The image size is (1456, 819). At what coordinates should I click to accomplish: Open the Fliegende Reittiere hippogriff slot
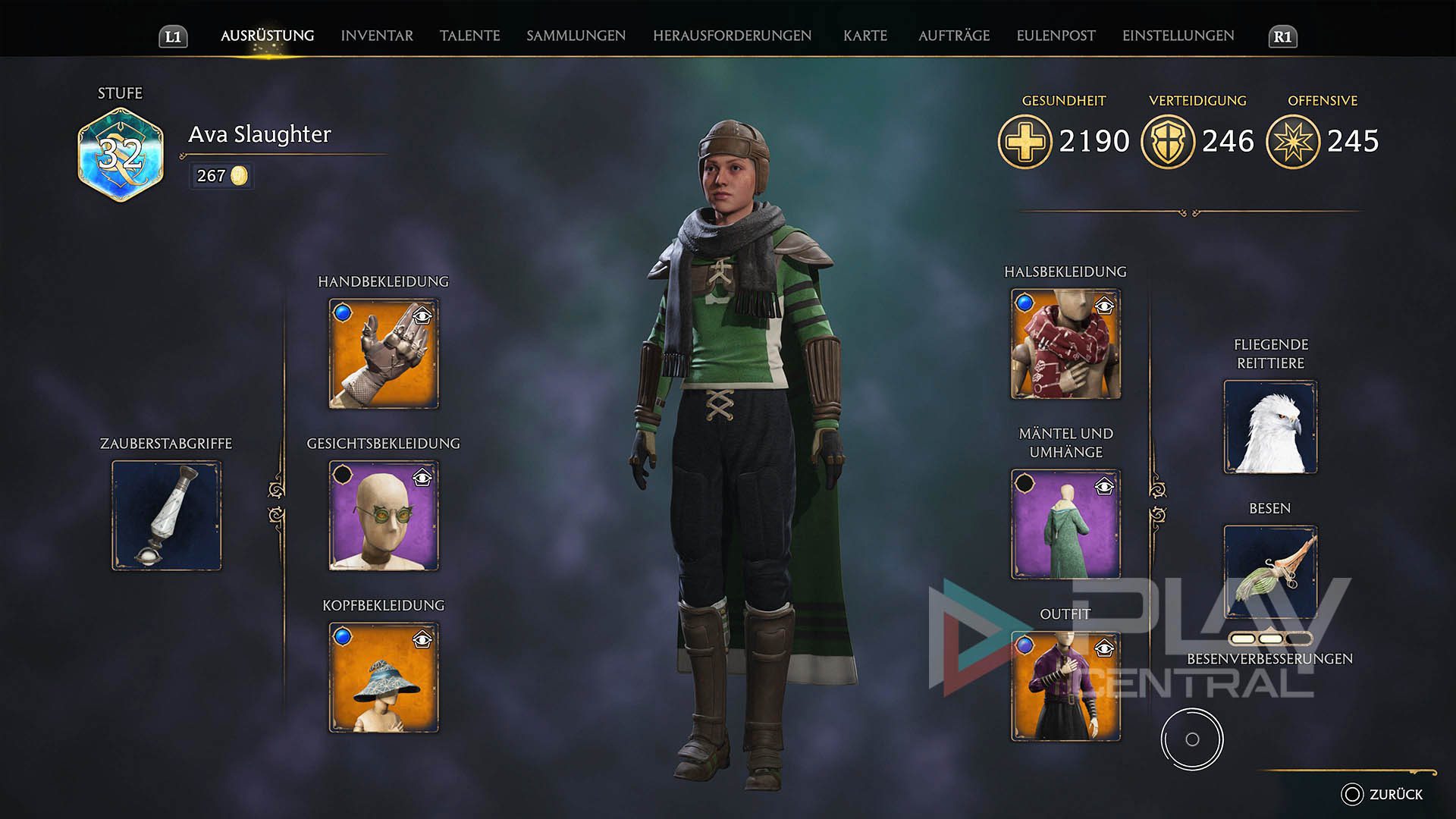pos(1270,428)
